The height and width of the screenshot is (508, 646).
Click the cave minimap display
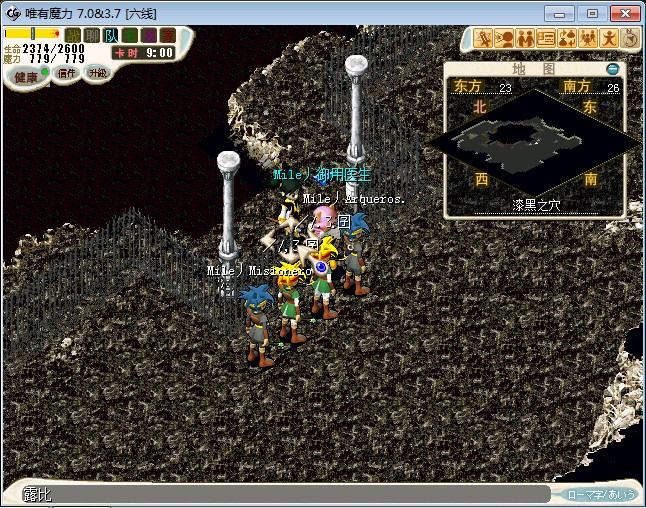[x=534, y=141]
